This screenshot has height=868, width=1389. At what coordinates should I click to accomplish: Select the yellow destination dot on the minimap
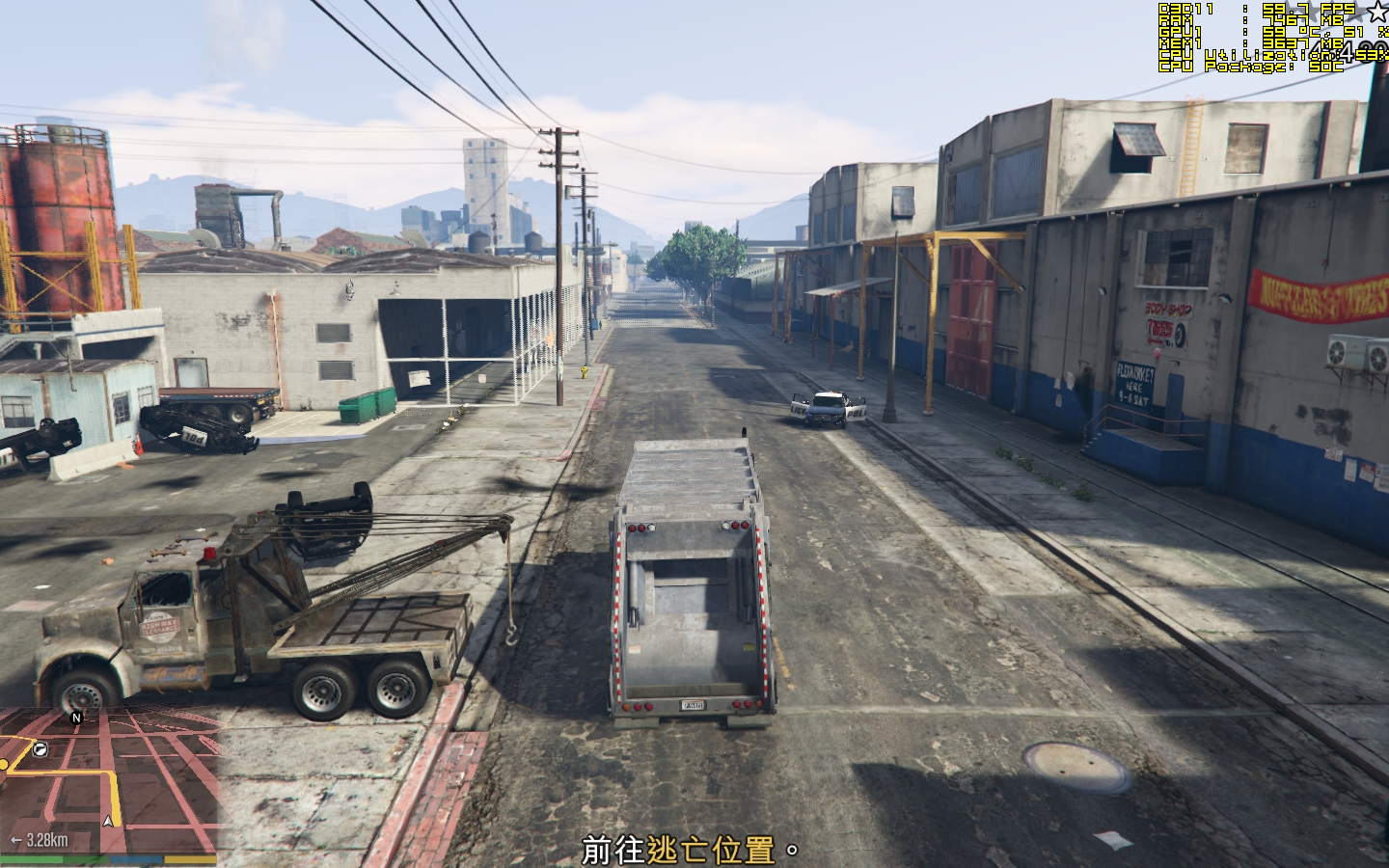(4, 764)
